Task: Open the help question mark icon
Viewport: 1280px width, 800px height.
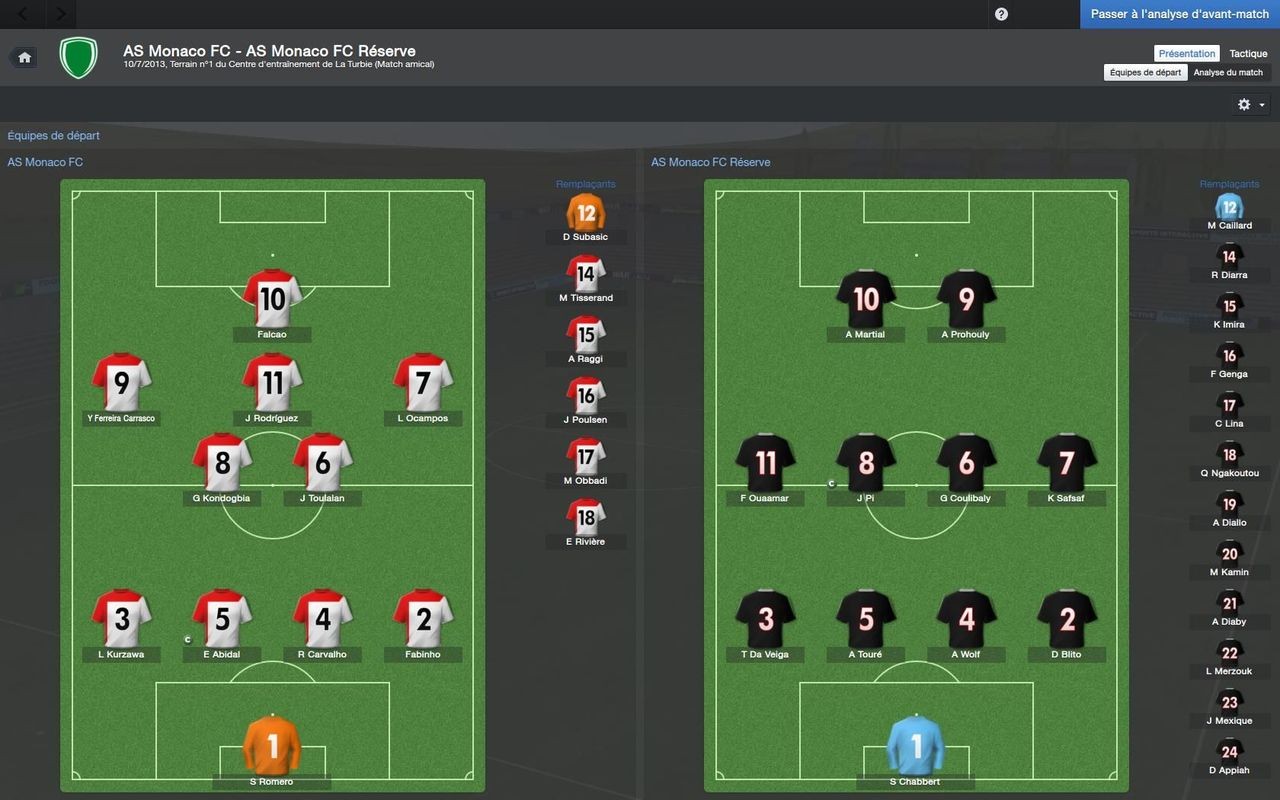Action: (x=1001, y=14)
